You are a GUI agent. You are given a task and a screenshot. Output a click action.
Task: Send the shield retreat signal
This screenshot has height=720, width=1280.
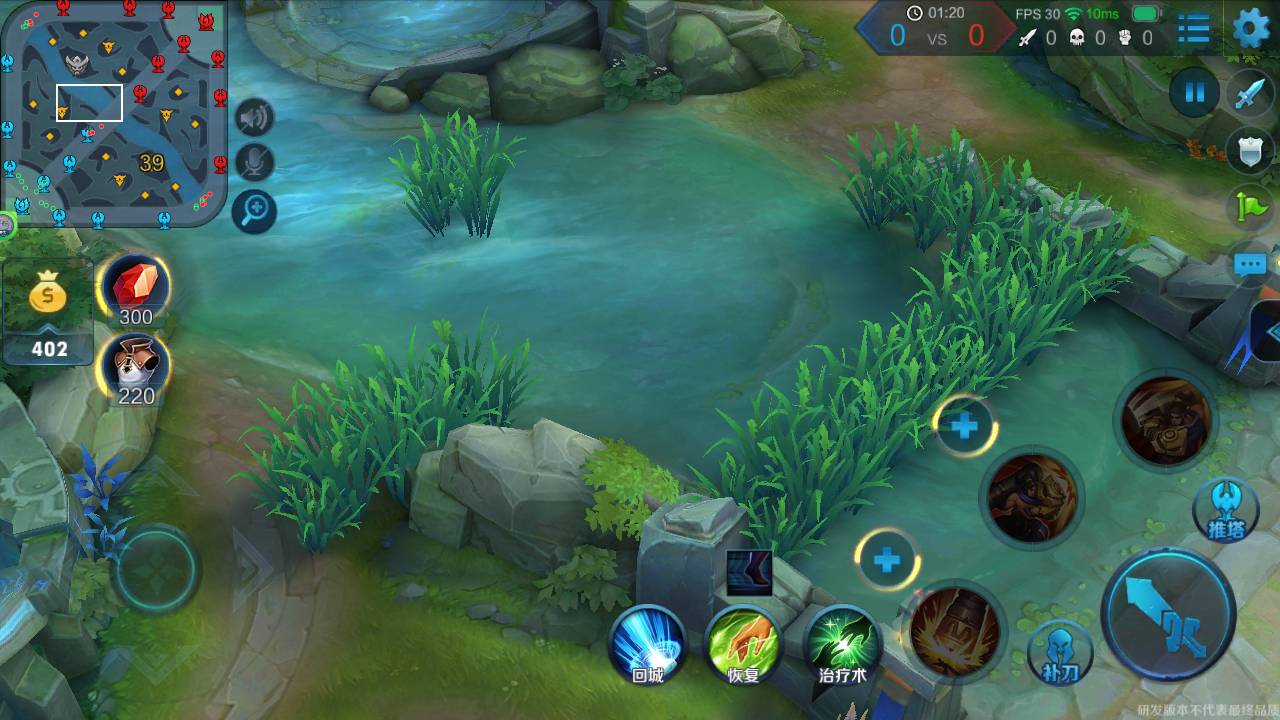tap(1250, 151)
